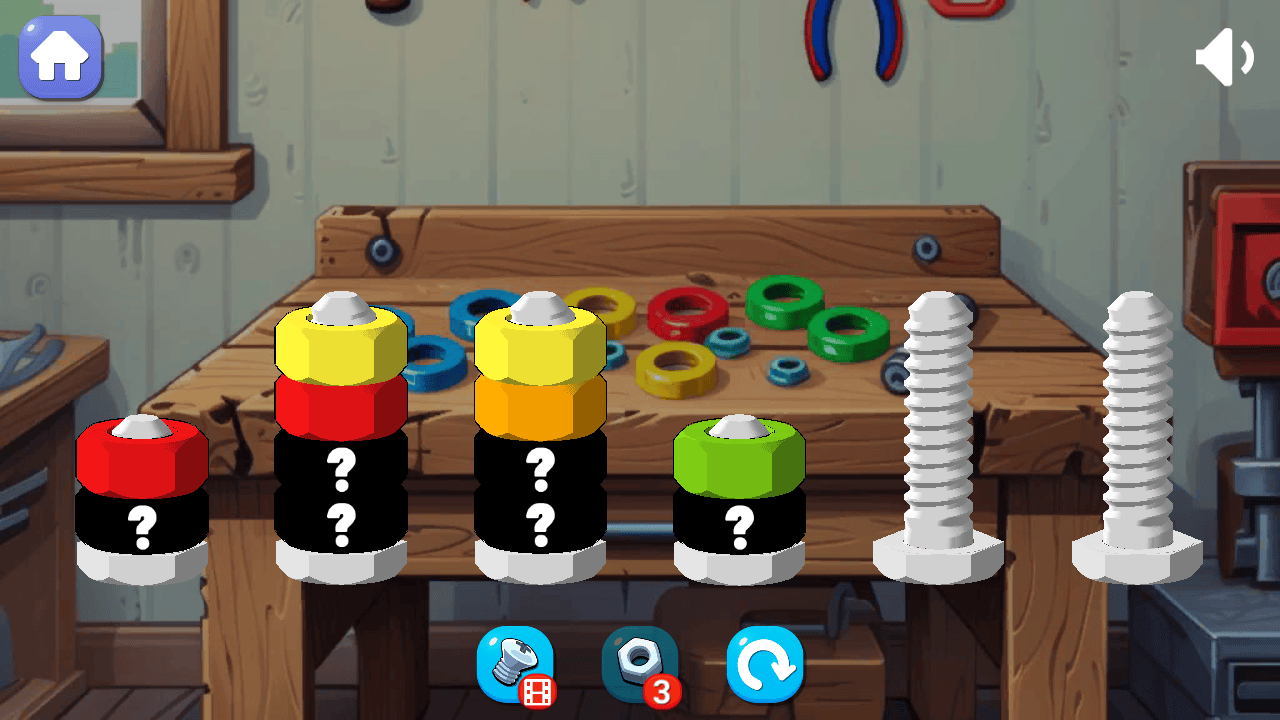Screen dimensions: 1280x720
Task: Activate the remove-nut power-up
Action: (x=638, y=662)
